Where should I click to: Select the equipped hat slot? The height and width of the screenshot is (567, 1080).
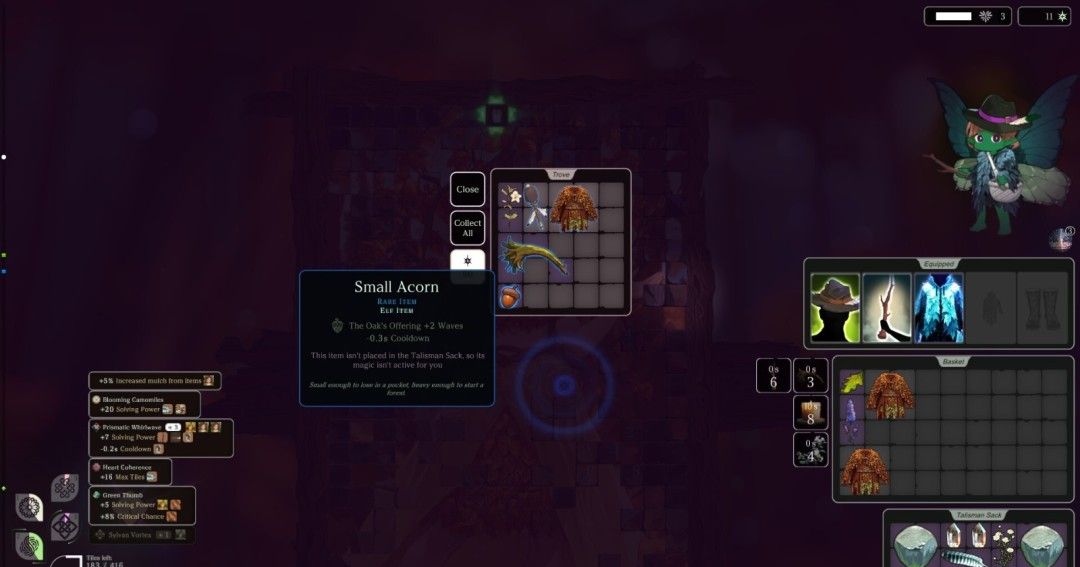pyautogui.click(x=834, y=307)
